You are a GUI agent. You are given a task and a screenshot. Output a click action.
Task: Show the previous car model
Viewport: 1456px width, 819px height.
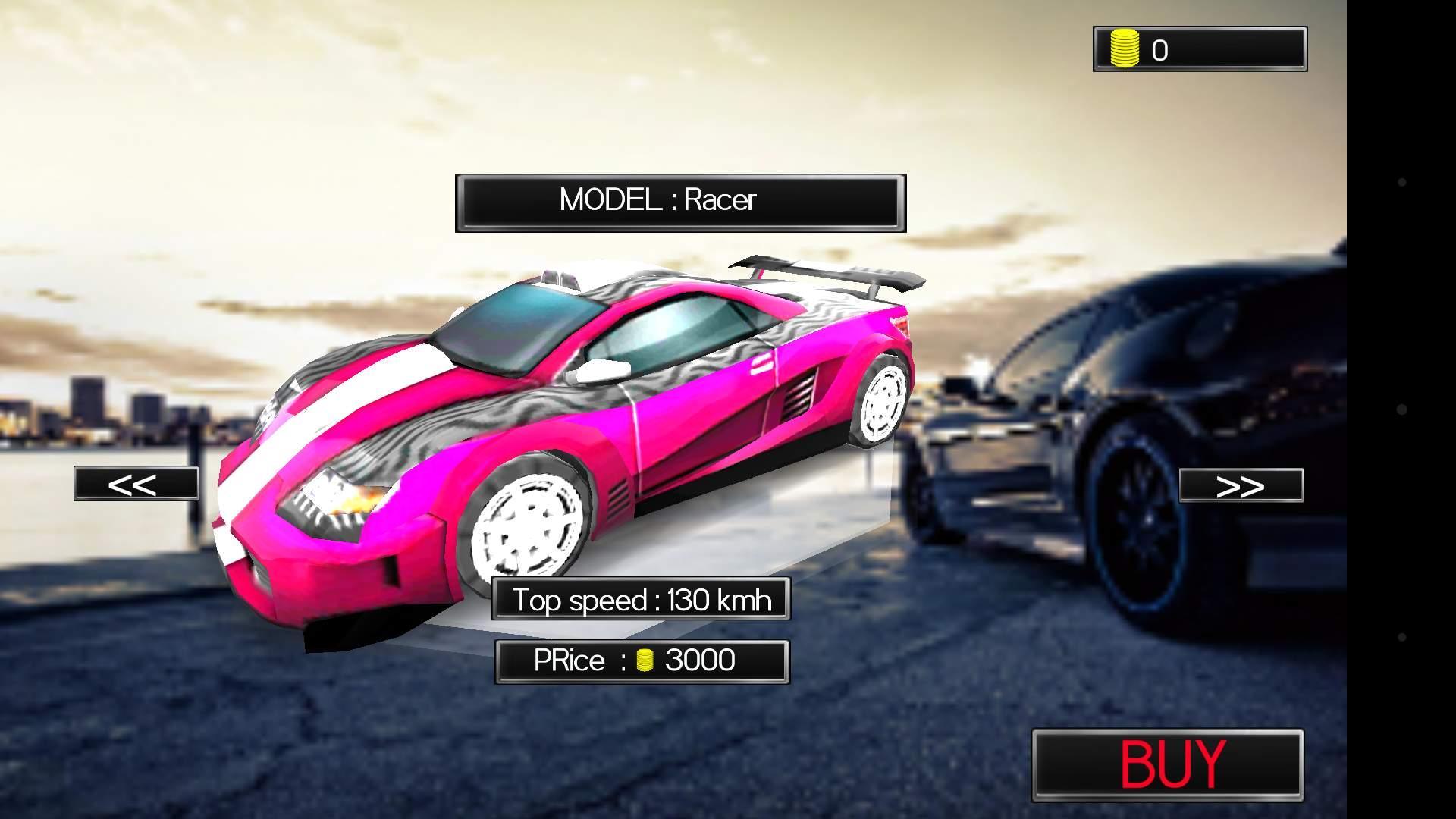(x=136, y=484)
